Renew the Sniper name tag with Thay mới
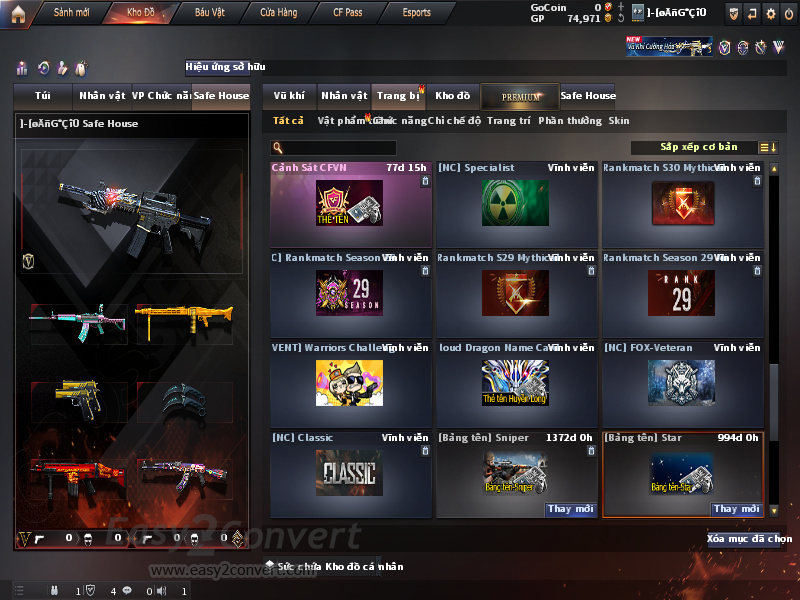This screenshot has height=600, width=800. click(570, 509)
